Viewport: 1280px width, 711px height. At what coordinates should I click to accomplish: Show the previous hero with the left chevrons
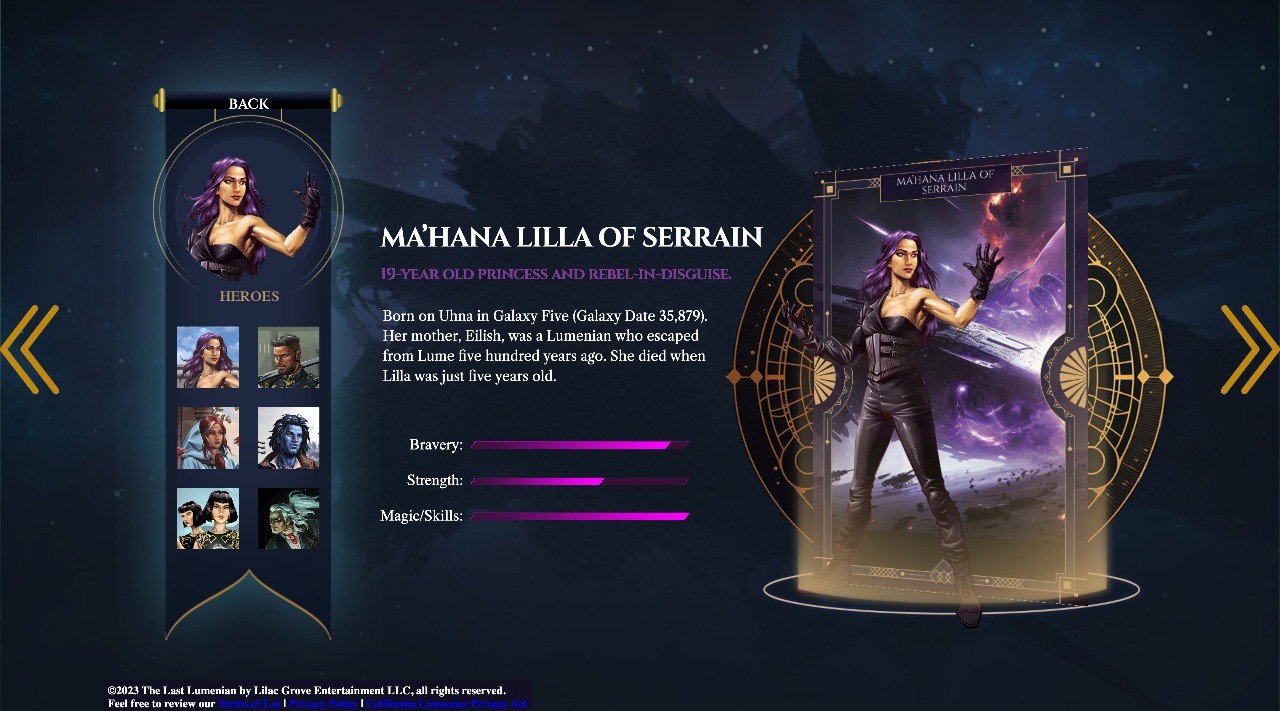[30, 349]
